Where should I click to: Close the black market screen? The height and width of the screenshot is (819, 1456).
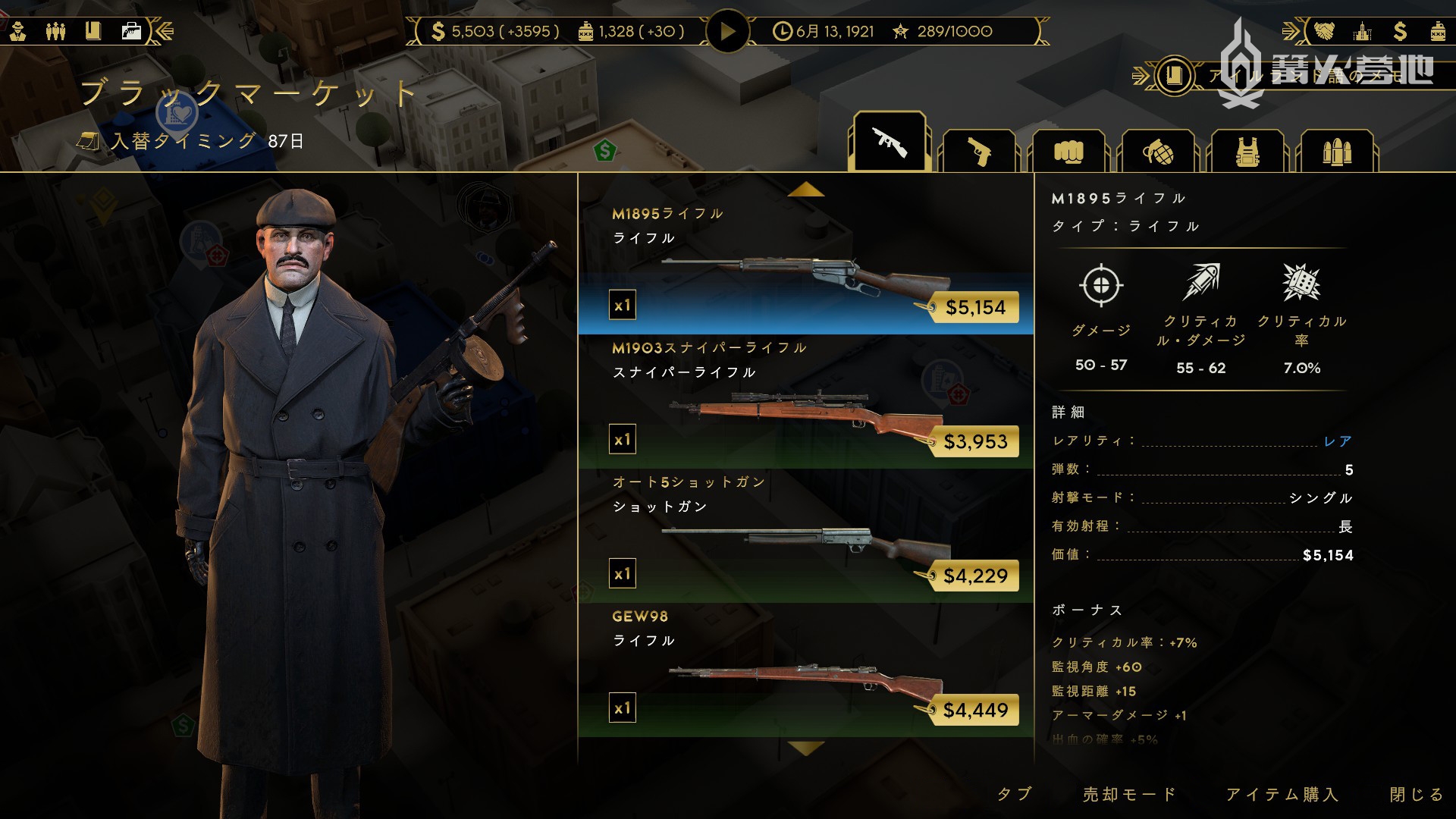[1416, 794]
